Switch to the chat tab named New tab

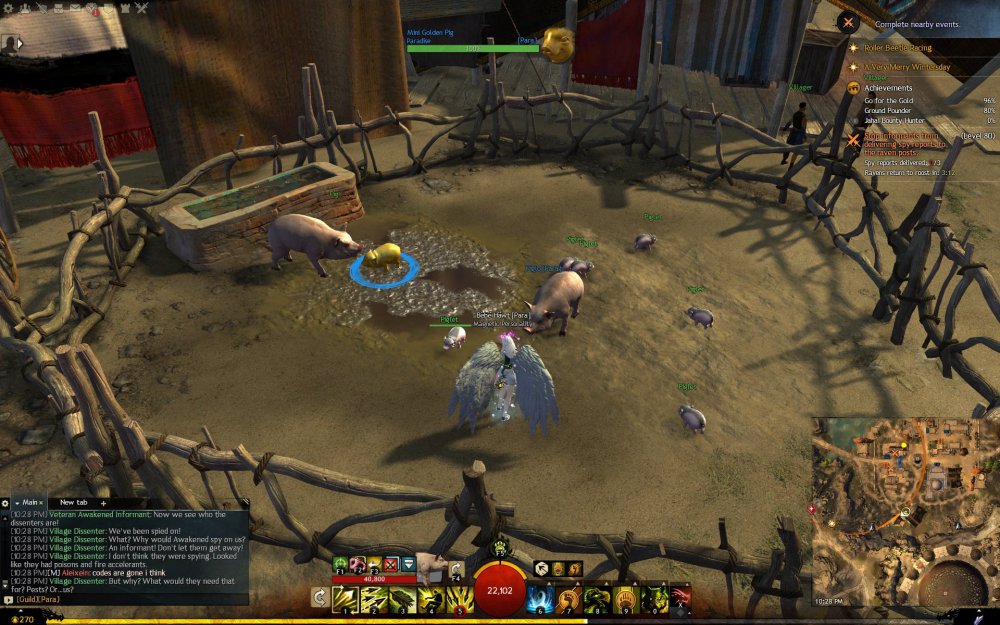point(74,502)
